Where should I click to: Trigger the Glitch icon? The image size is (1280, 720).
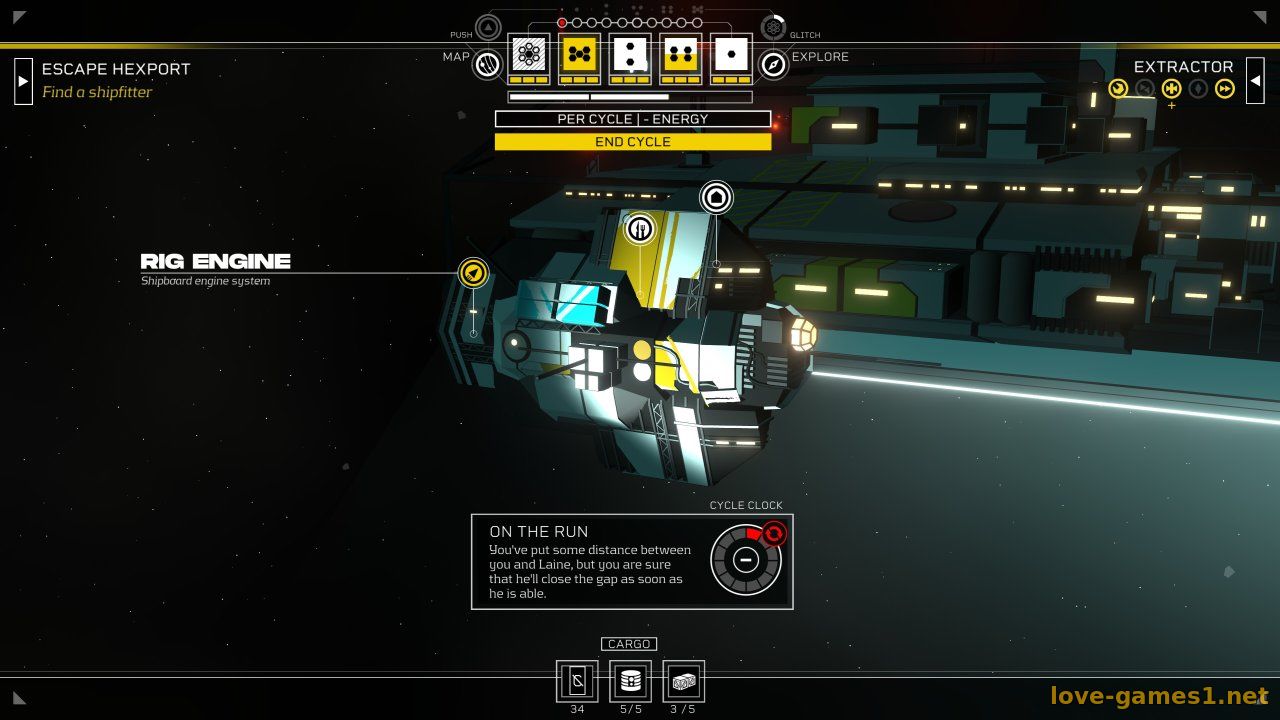point(772,27)
